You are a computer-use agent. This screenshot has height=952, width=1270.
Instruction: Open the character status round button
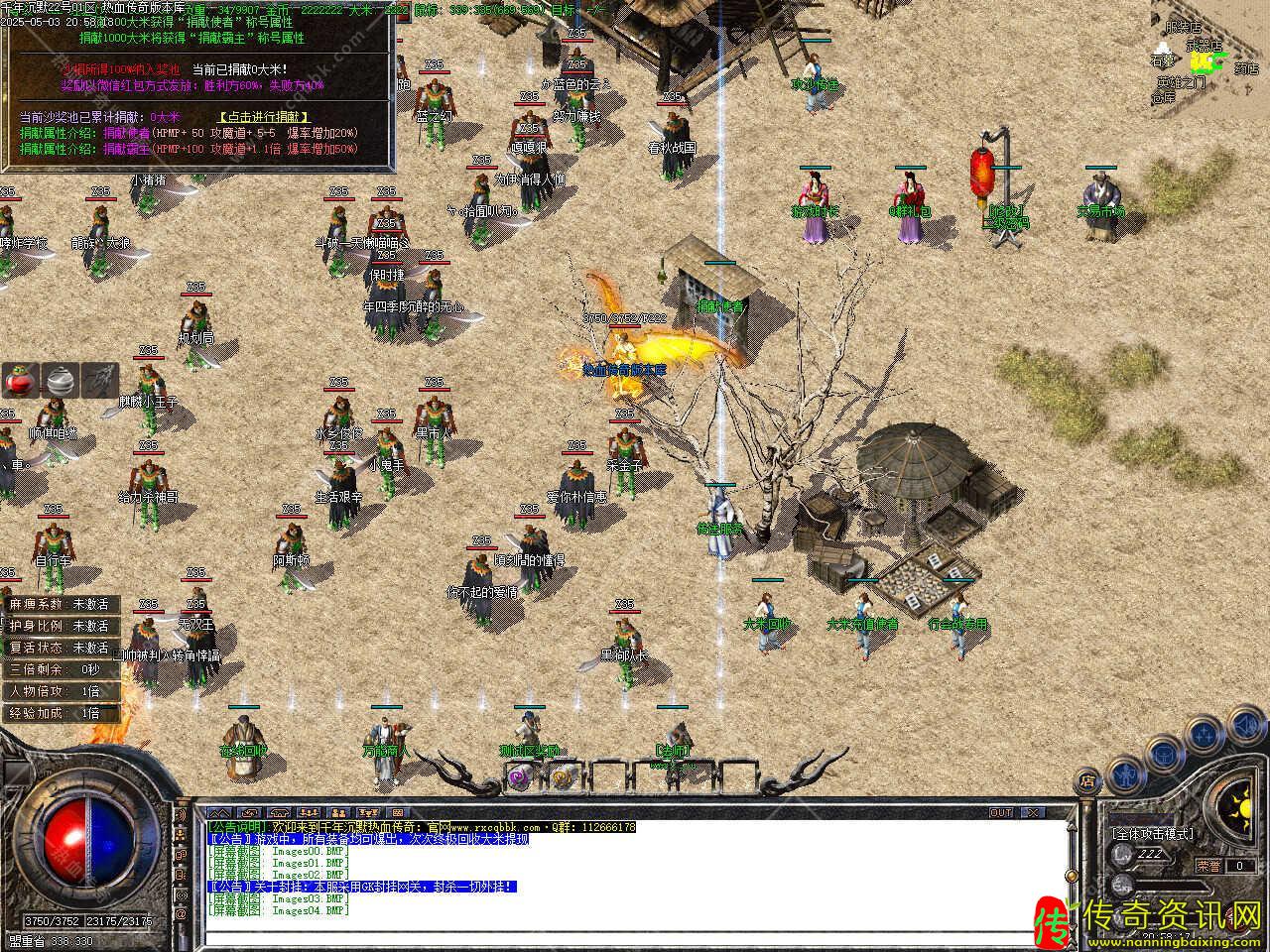[x=1124, y=773]
